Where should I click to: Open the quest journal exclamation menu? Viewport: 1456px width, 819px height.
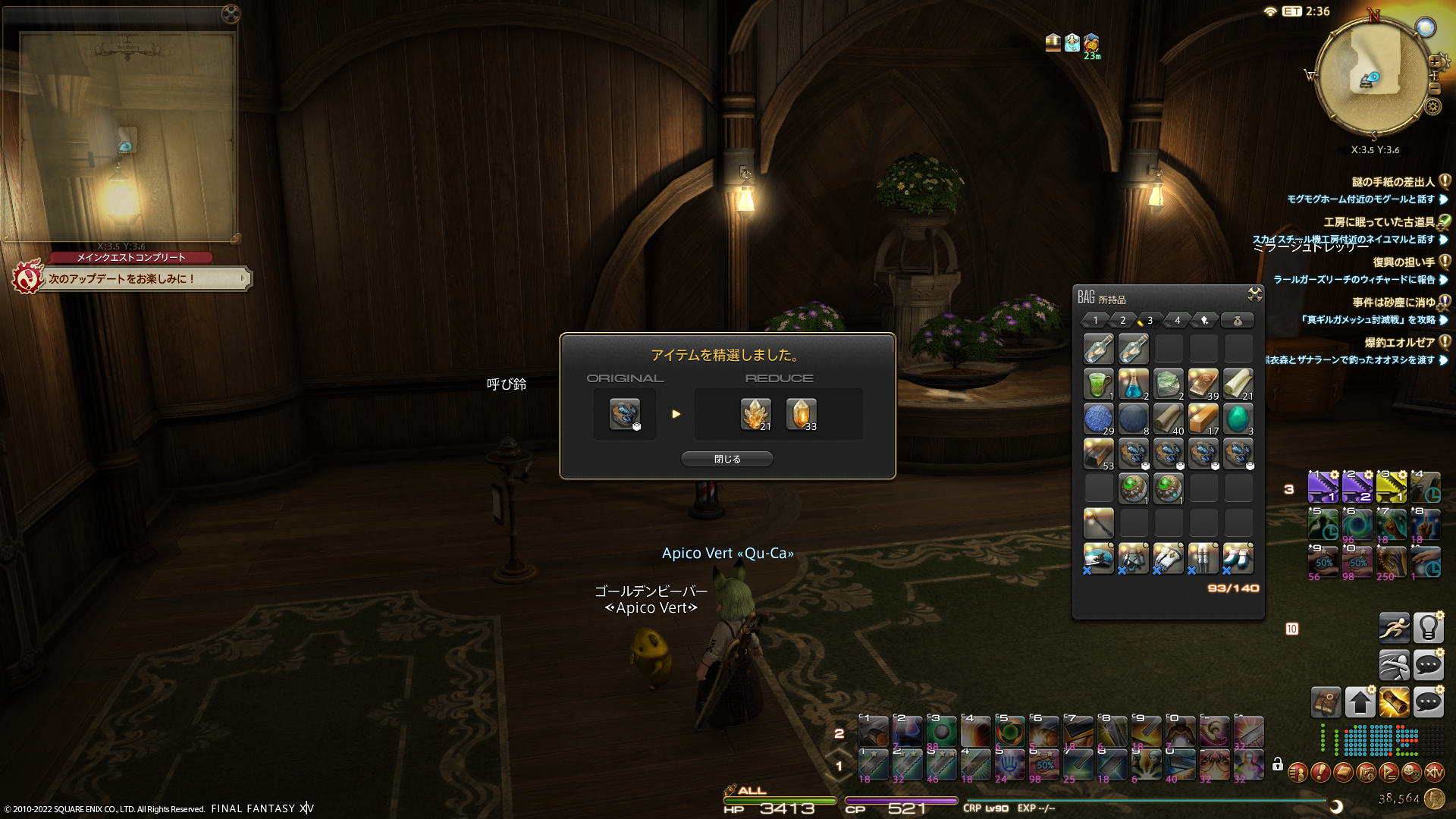pos(1320,773)
